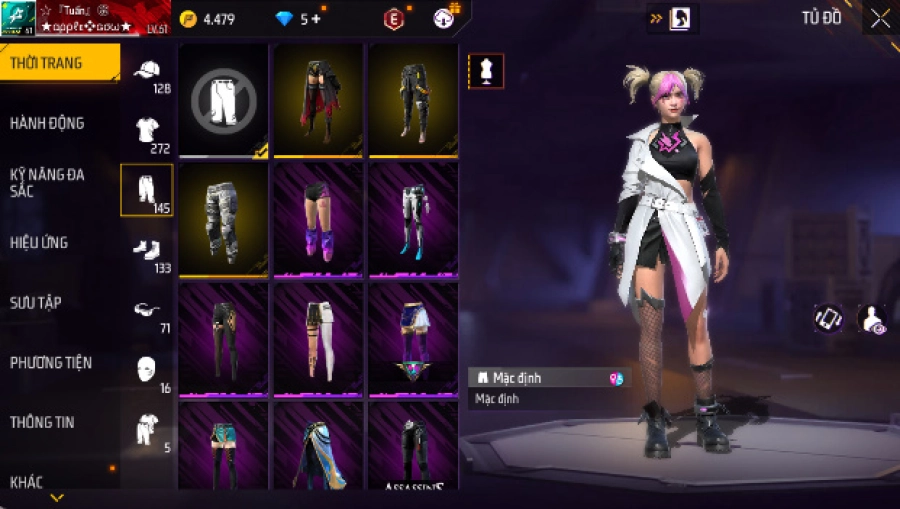Pick the full outfit set category
Screen dimensions: 900x509
147,429
